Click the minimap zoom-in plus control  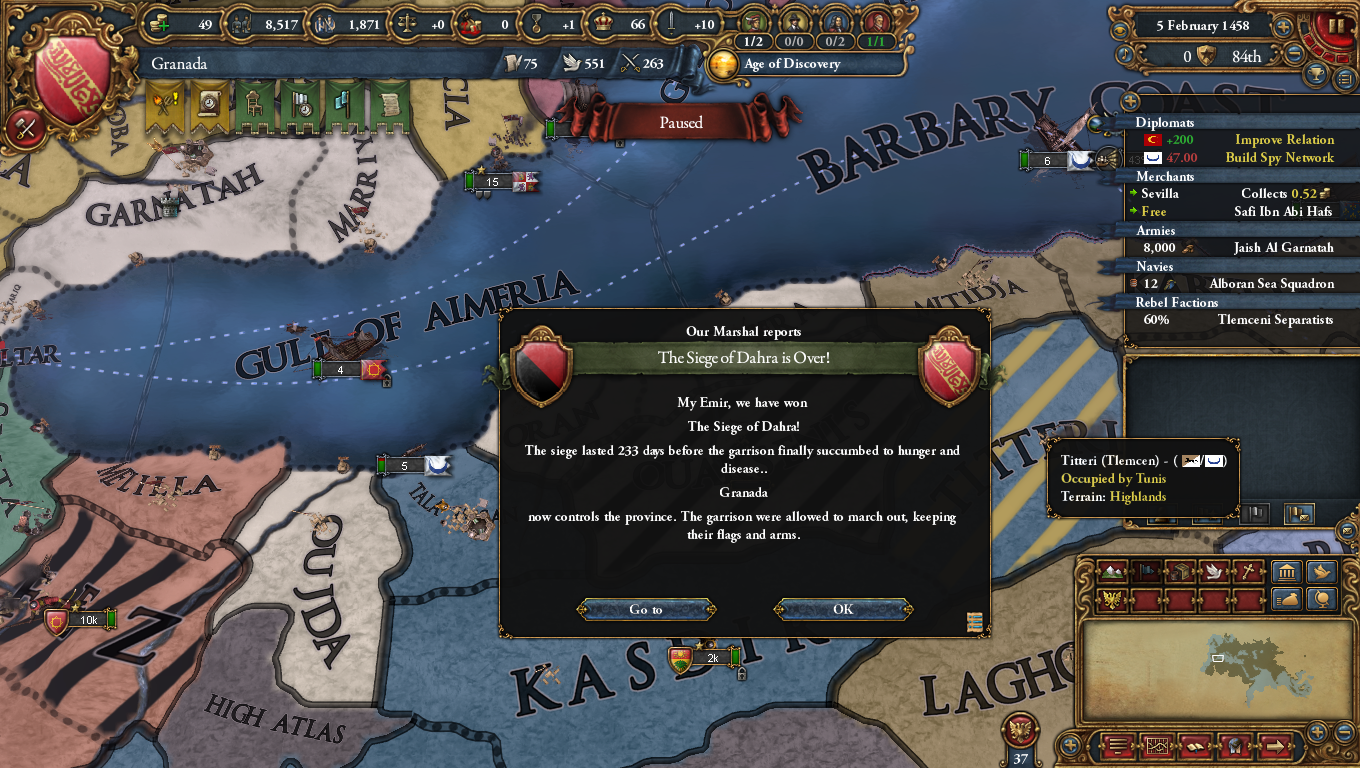(x=1317, y=734)
